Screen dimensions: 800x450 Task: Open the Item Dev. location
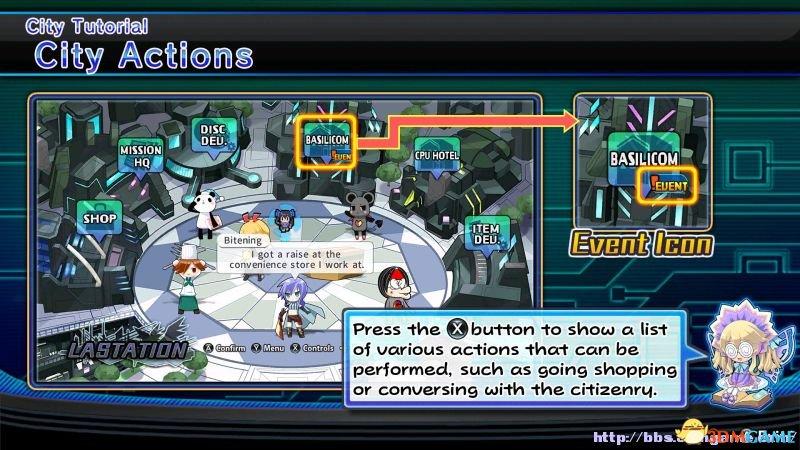click(483, 234)
